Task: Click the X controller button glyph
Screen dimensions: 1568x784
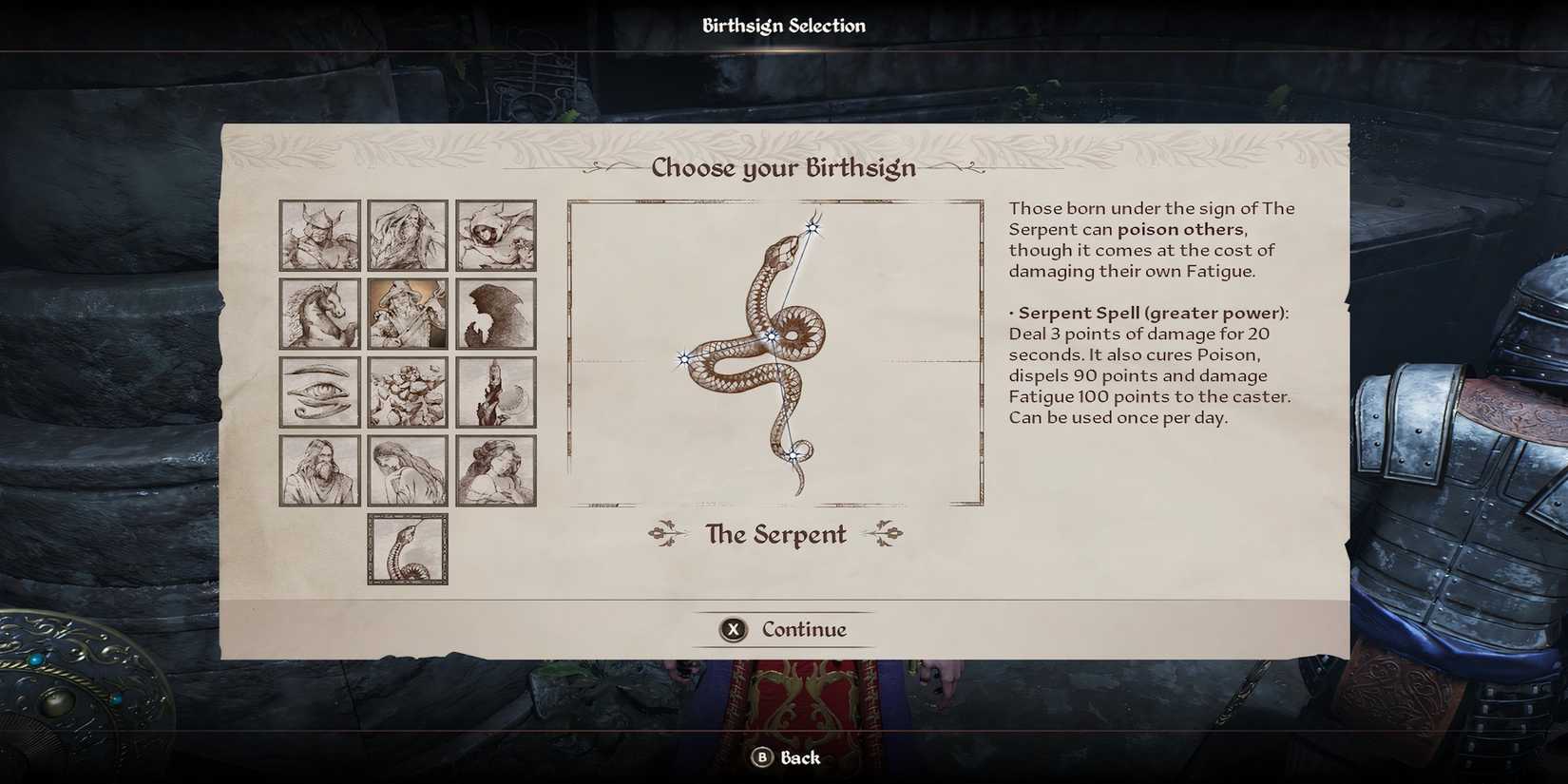Action: [x=732, y=629]
